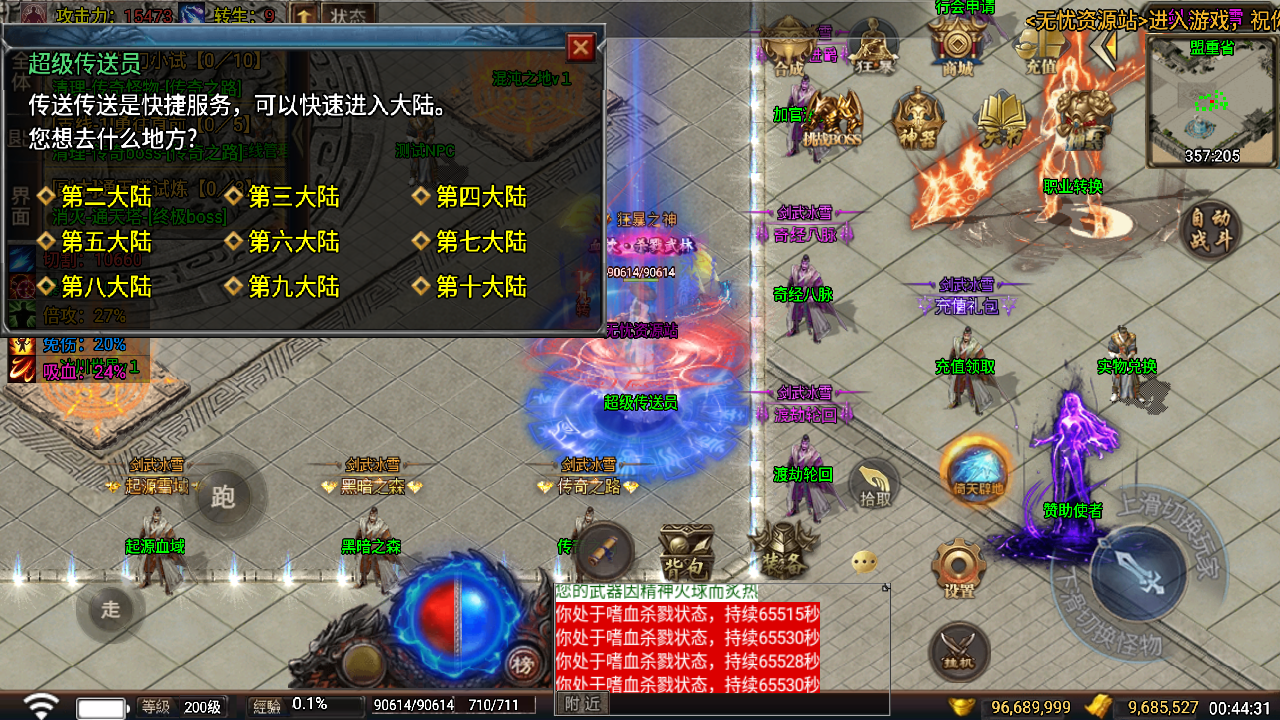Viewport: 1280px width, 720px height.
Task: Open the 挑战BOSS menu
Action: point(832,120)
